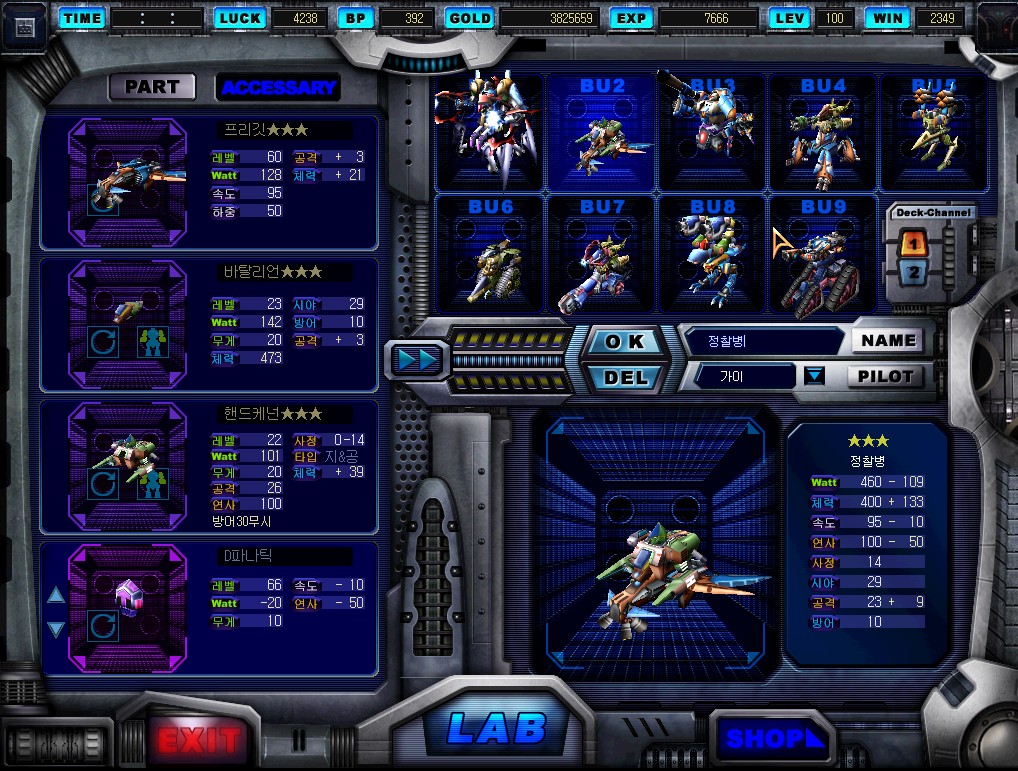The image size is (1018, 771).
Task: Move parts list down with the down arrow
Action: 56,629
